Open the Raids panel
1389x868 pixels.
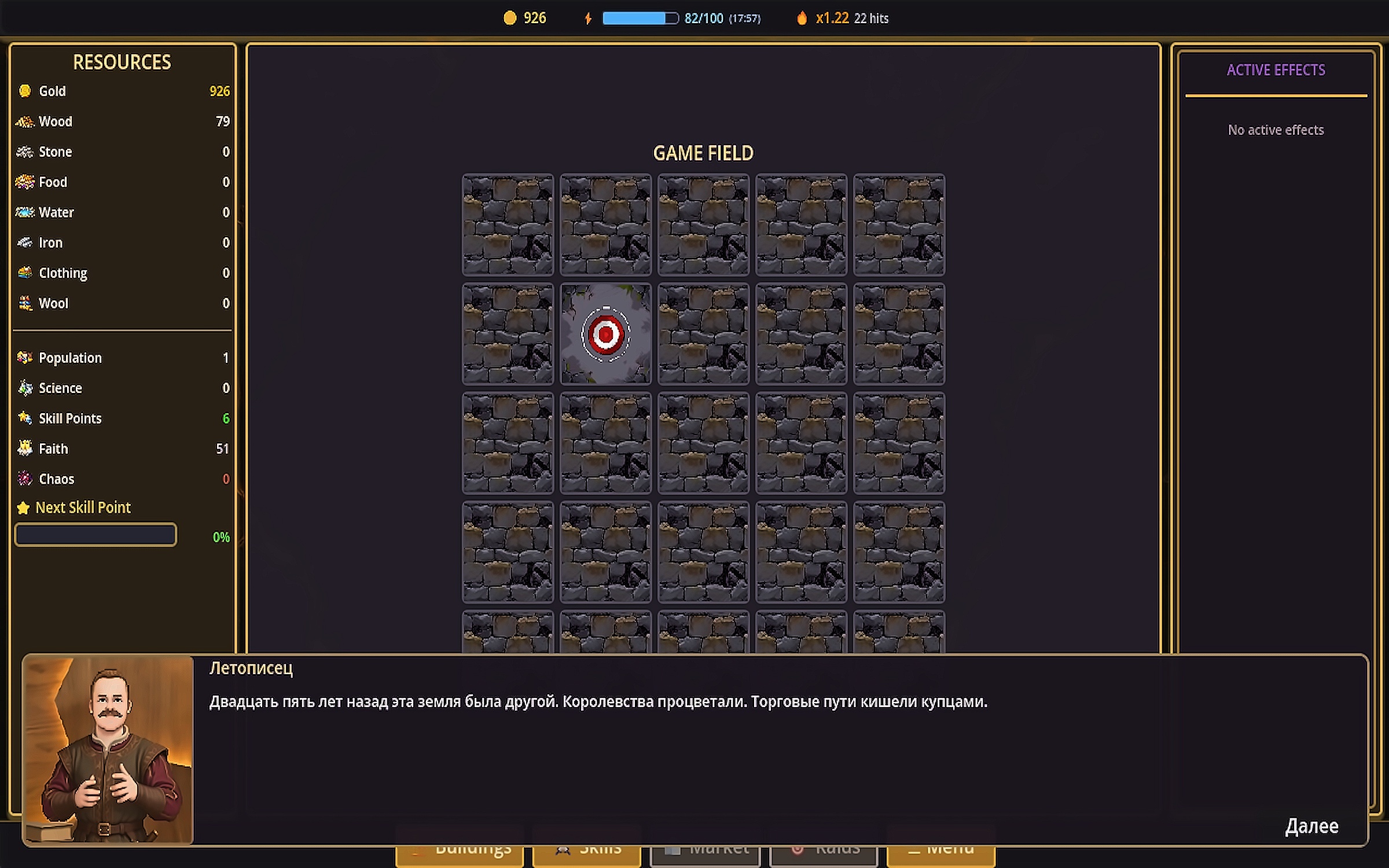824,857
